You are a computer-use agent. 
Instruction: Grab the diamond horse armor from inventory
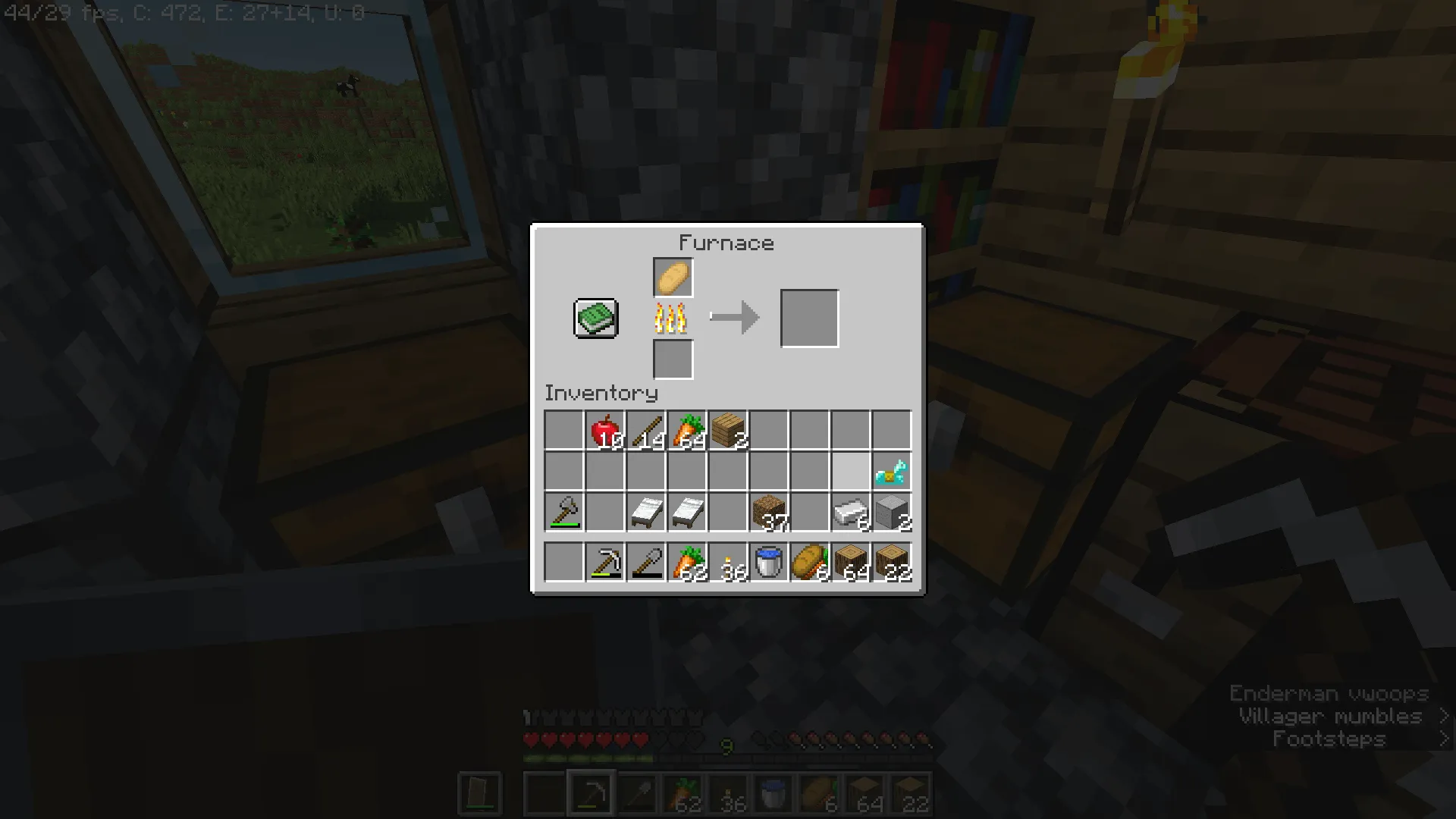point(892,470)
